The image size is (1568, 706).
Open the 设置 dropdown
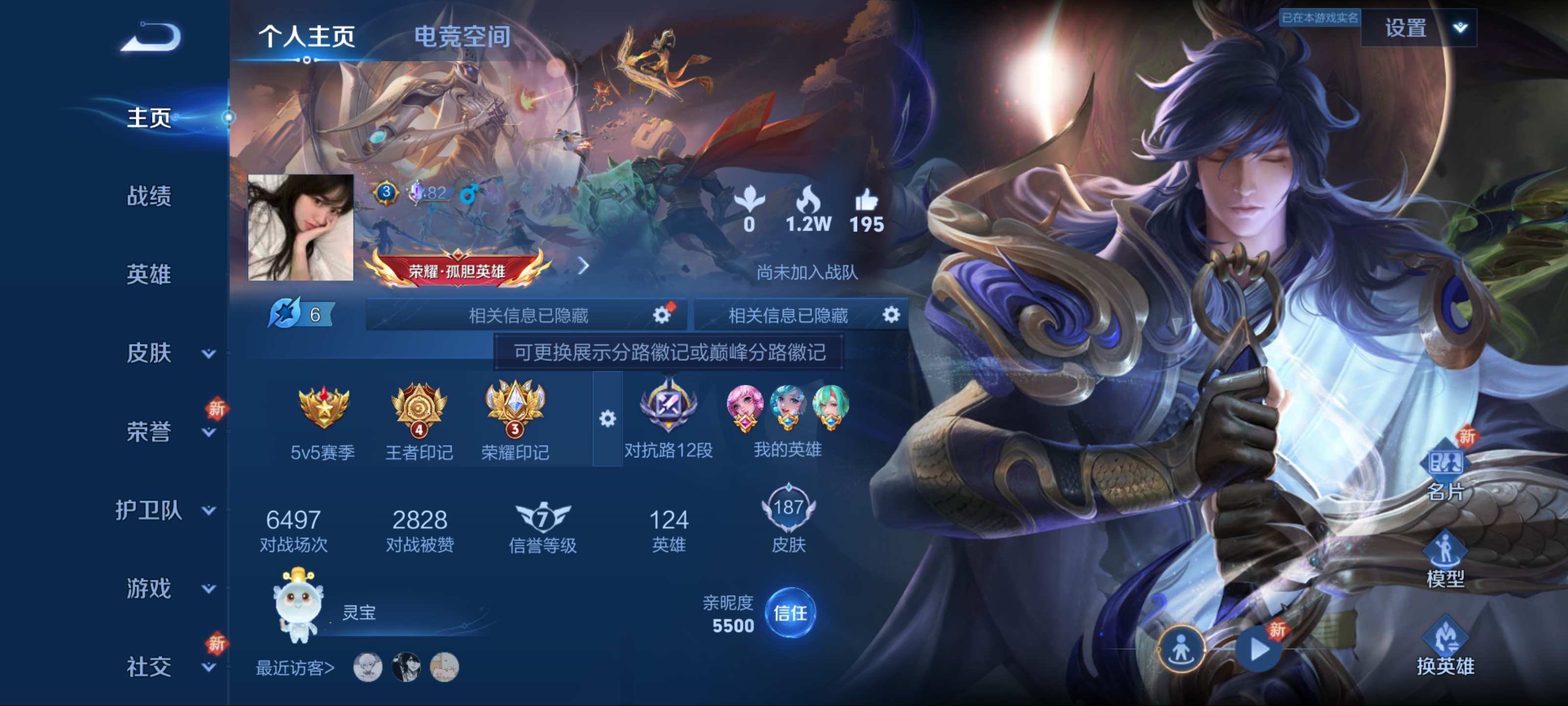[1418, 28]
